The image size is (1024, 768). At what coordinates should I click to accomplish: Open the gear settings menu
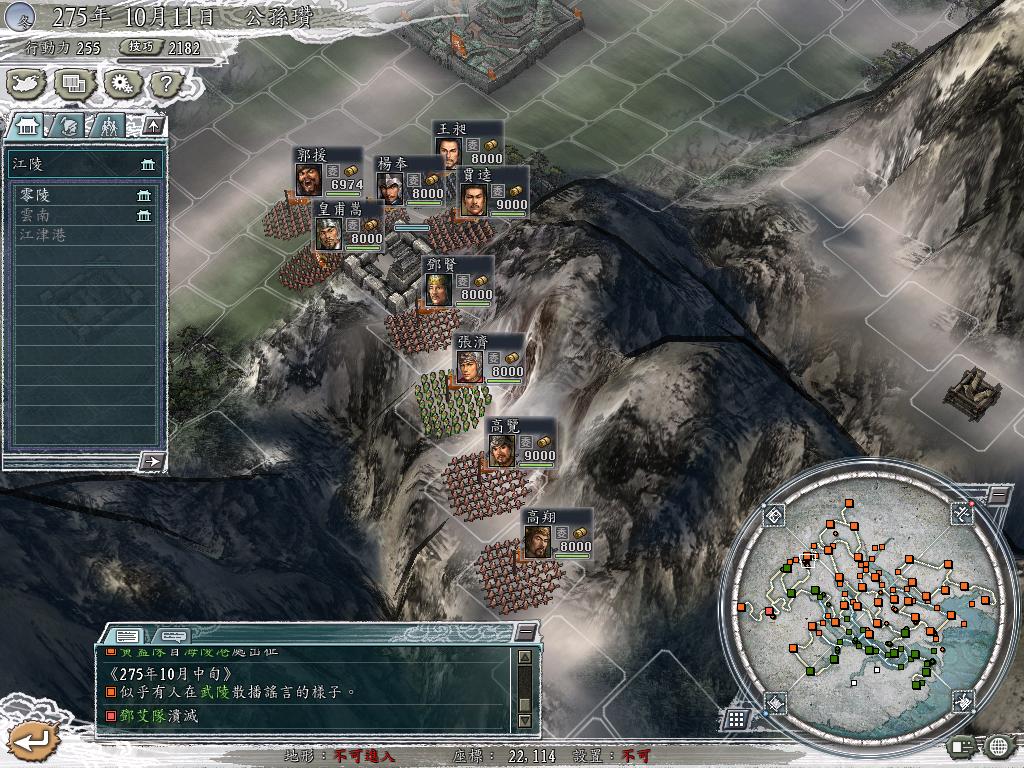(x=121, y=84)
